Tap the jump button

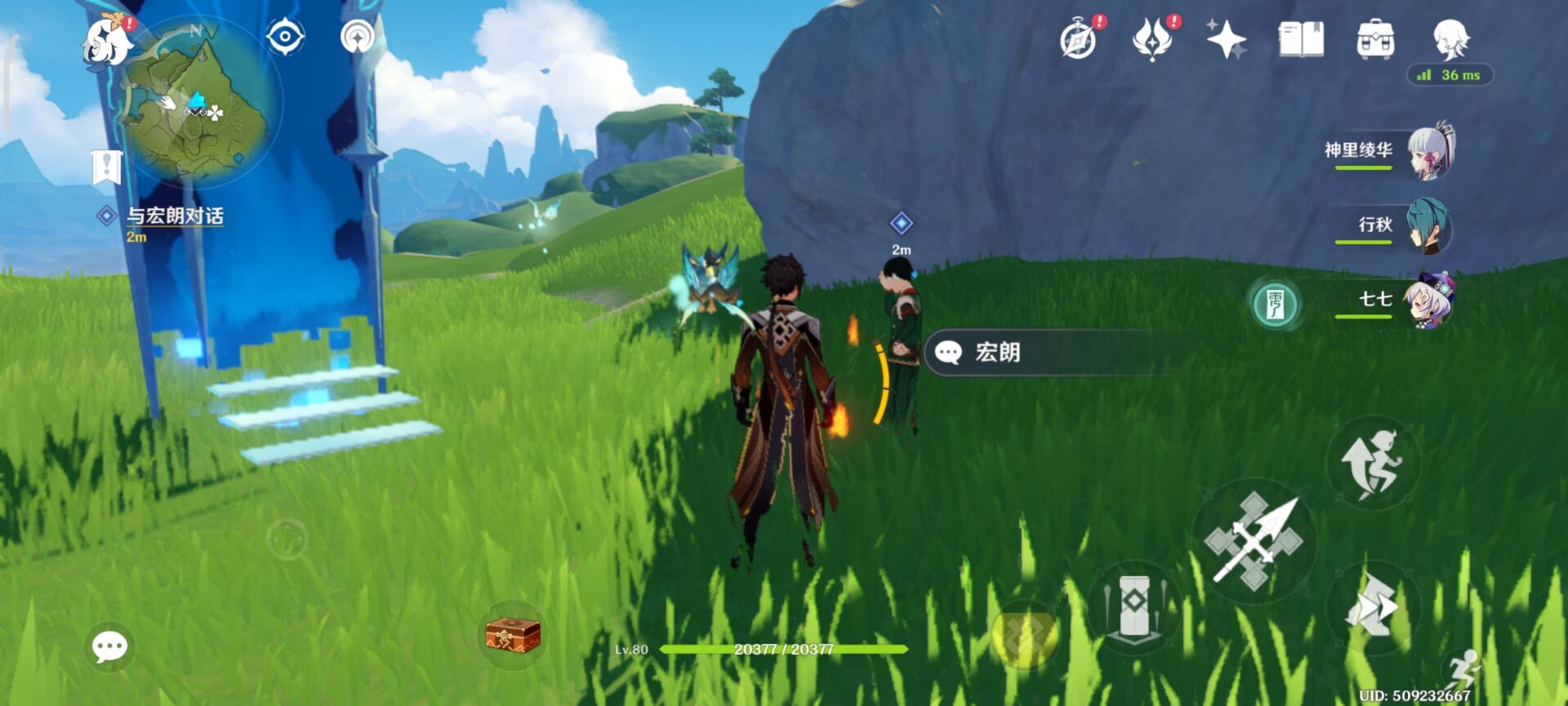tap(1374, 463)
